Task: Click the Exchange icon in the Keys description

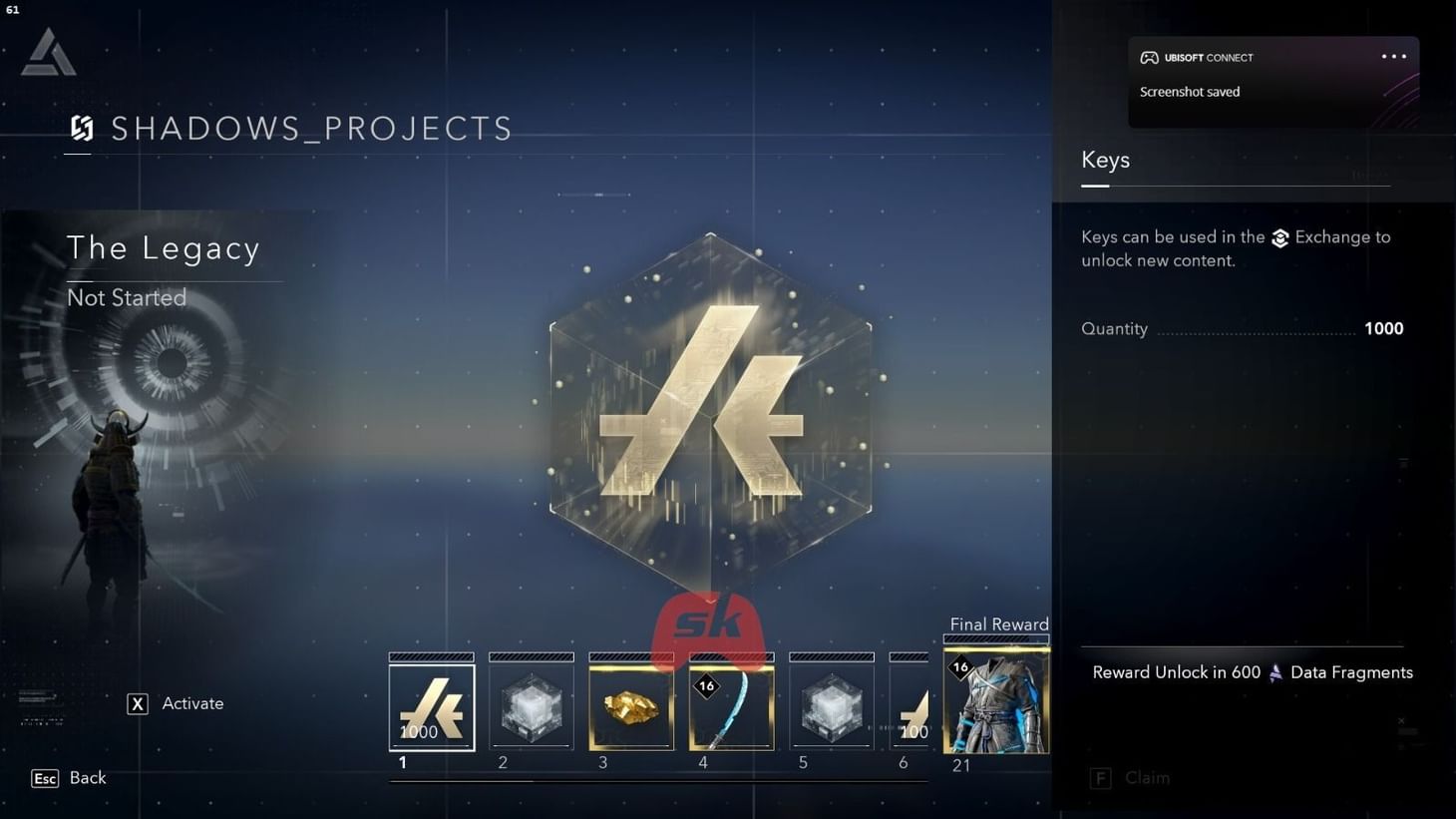Action: tap(1281, 238)
